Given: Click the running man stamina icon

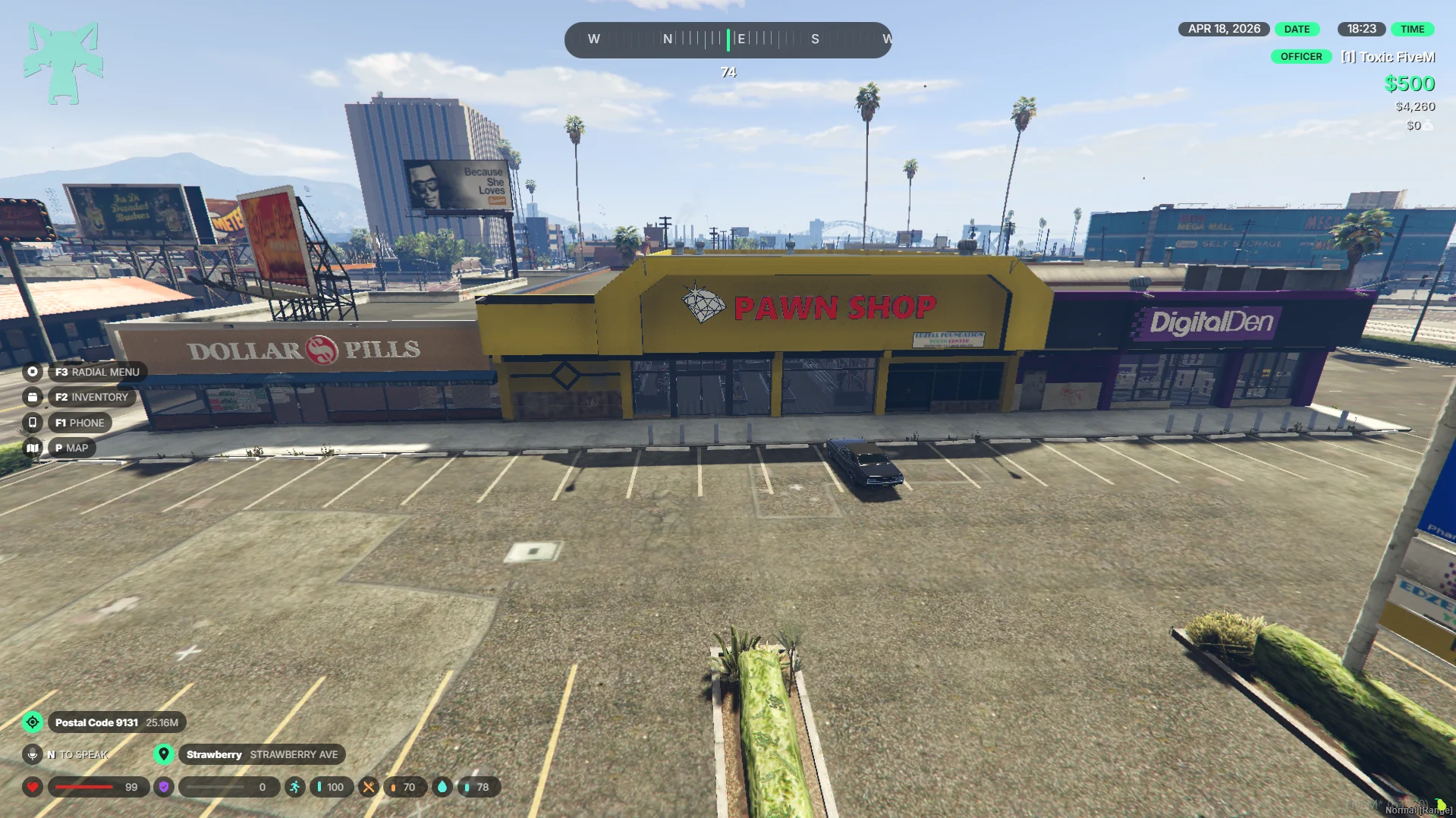Looking at the screenshot, I should [294, 787].
